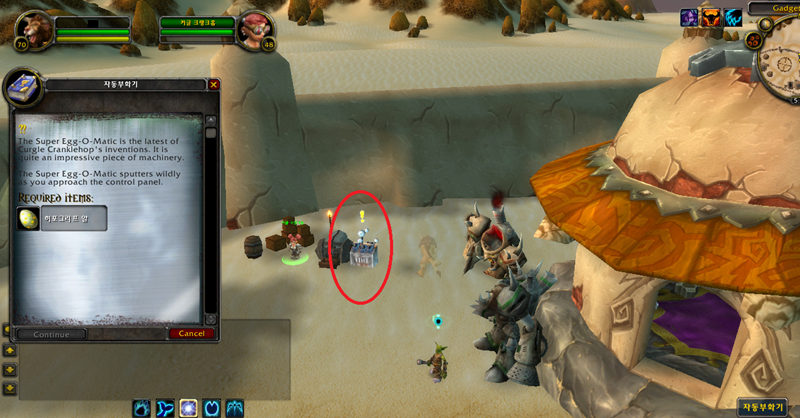
Task: Activate the aquatic seal shapeshift form
Action: [165, 408]
